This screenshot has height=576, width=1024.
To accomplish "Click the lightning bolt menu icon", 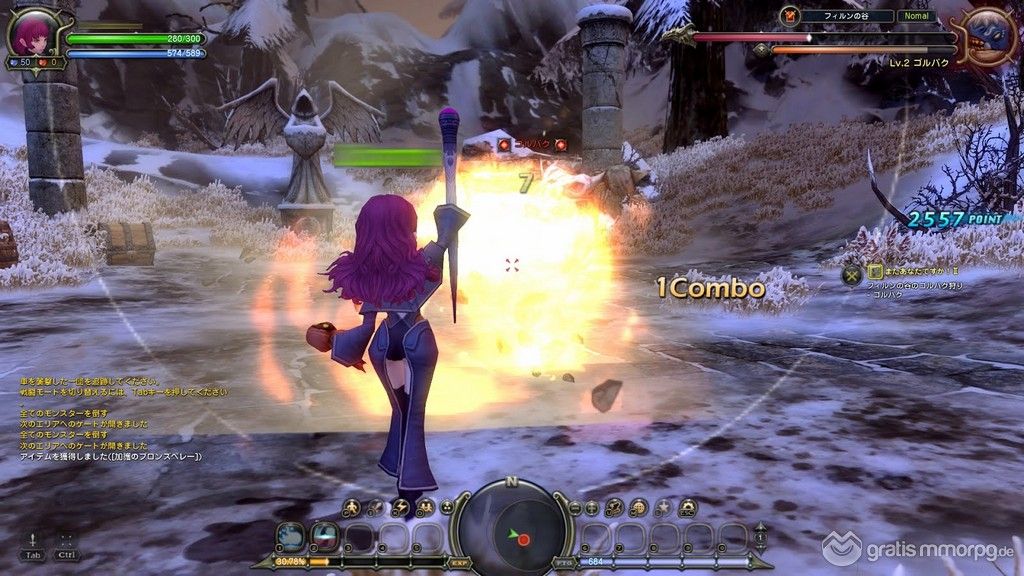I will [x=400, y=508].
